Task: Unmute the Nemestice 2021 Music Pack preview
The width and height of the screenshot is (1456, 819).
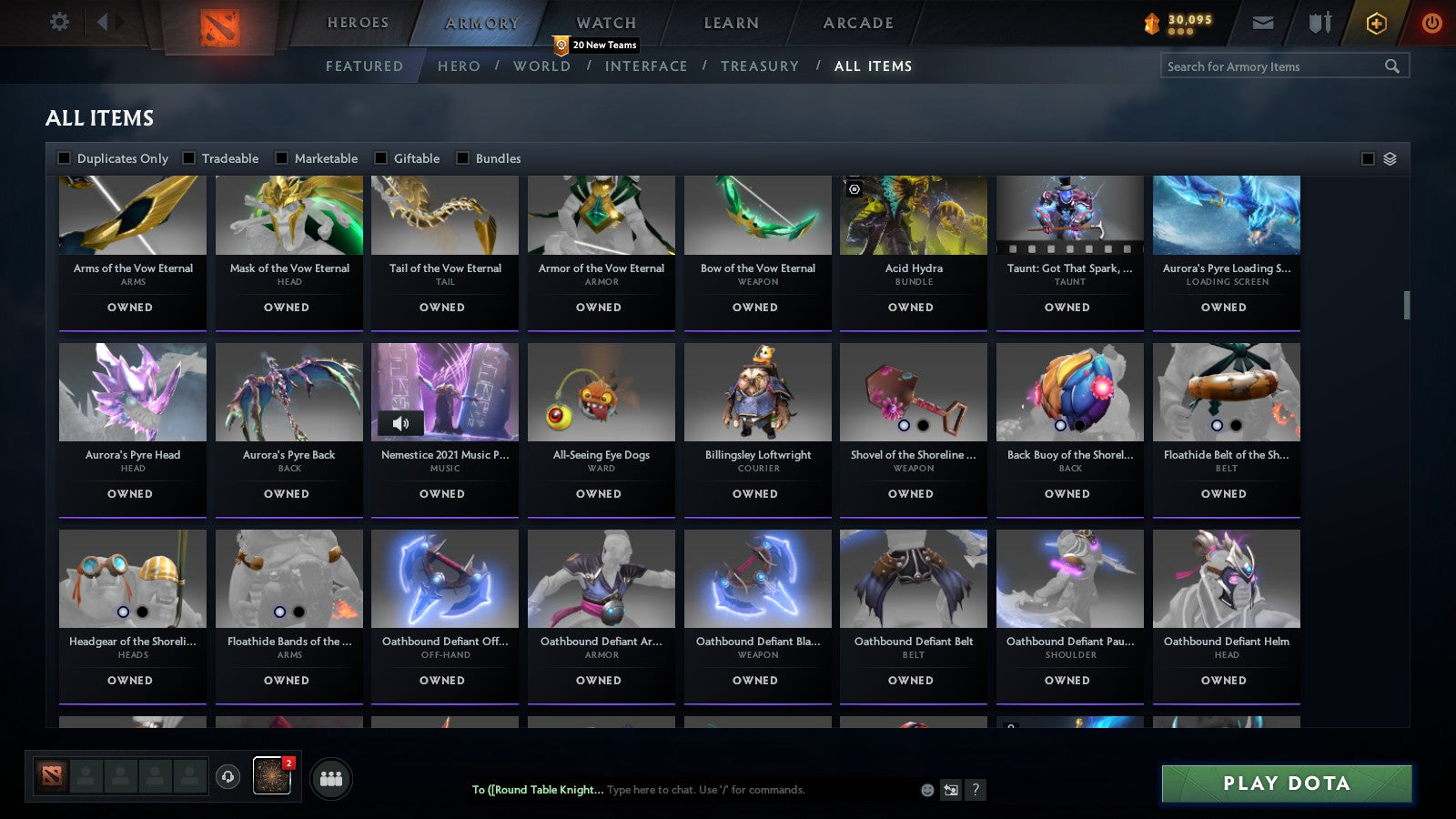Action: point(400,422)
